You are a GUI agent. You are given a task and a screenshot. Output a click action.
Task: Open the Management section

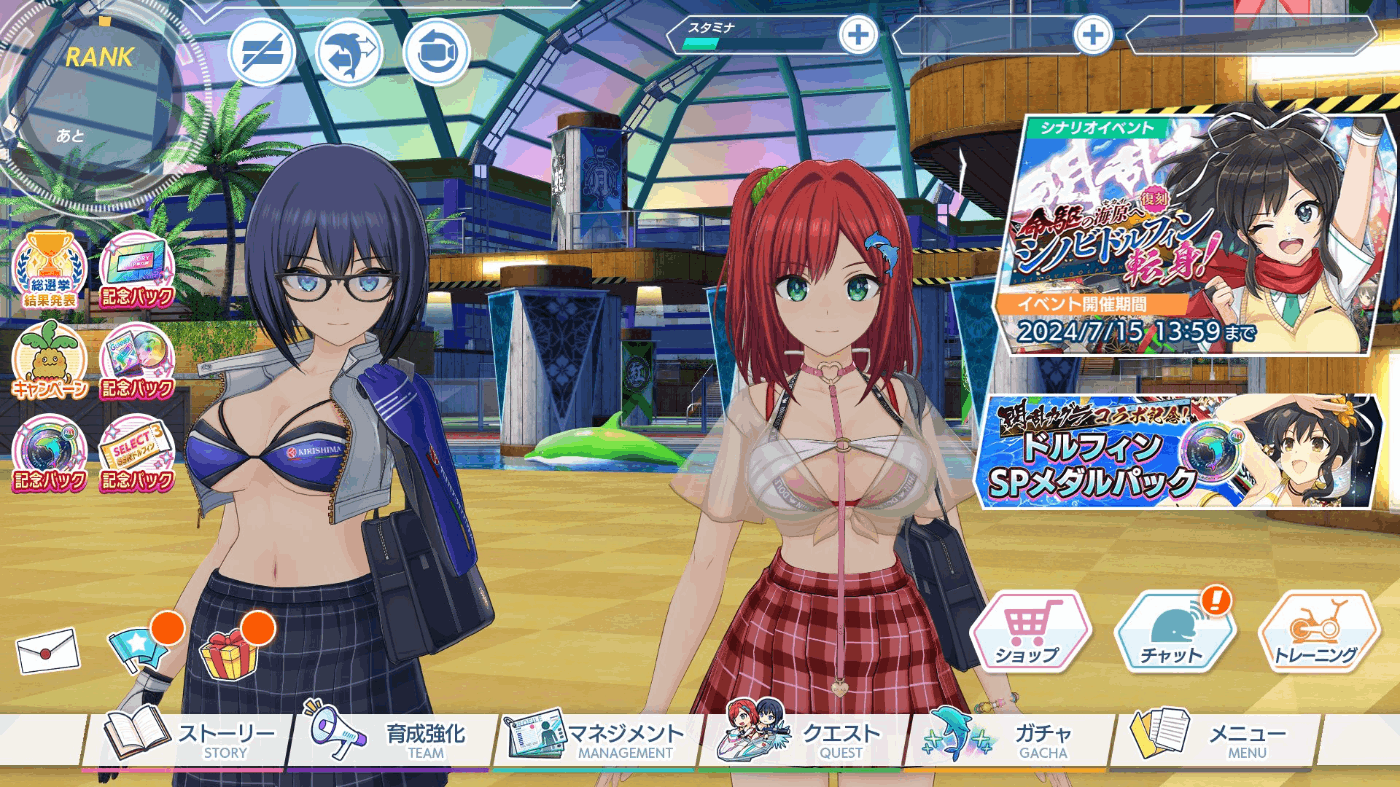coord(598,739)
